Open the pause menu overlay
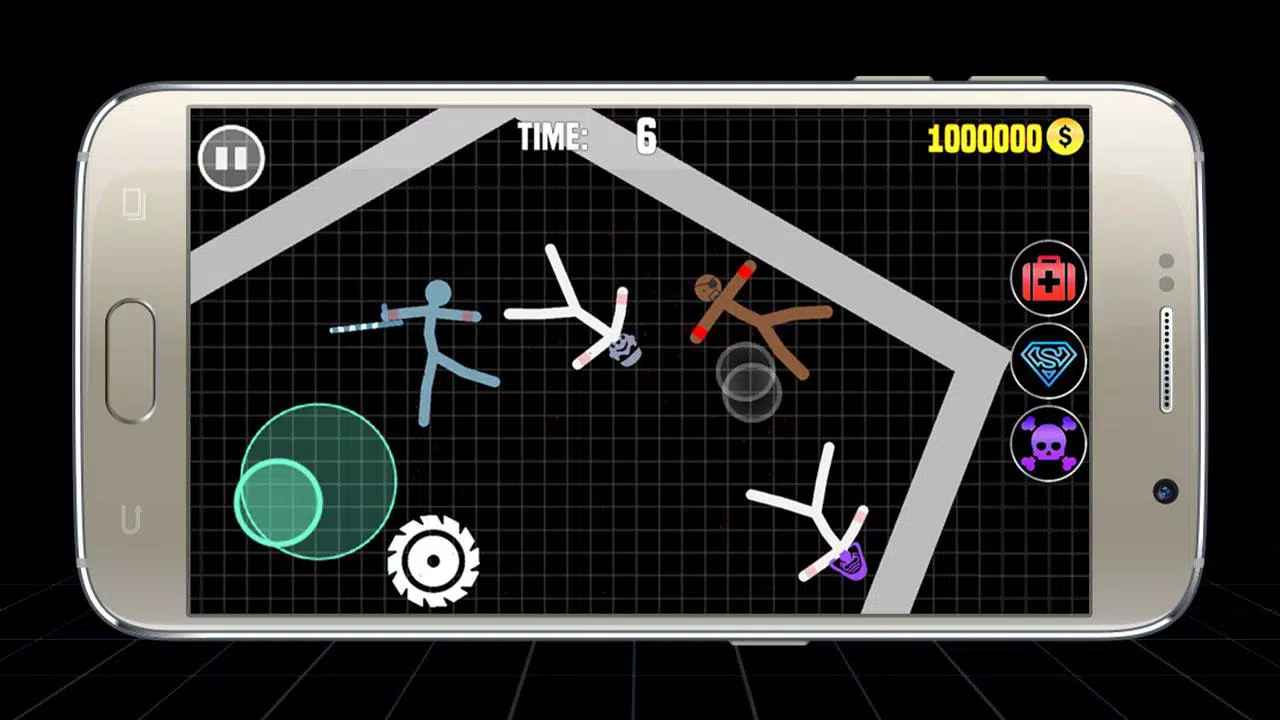 click(230, 158)
